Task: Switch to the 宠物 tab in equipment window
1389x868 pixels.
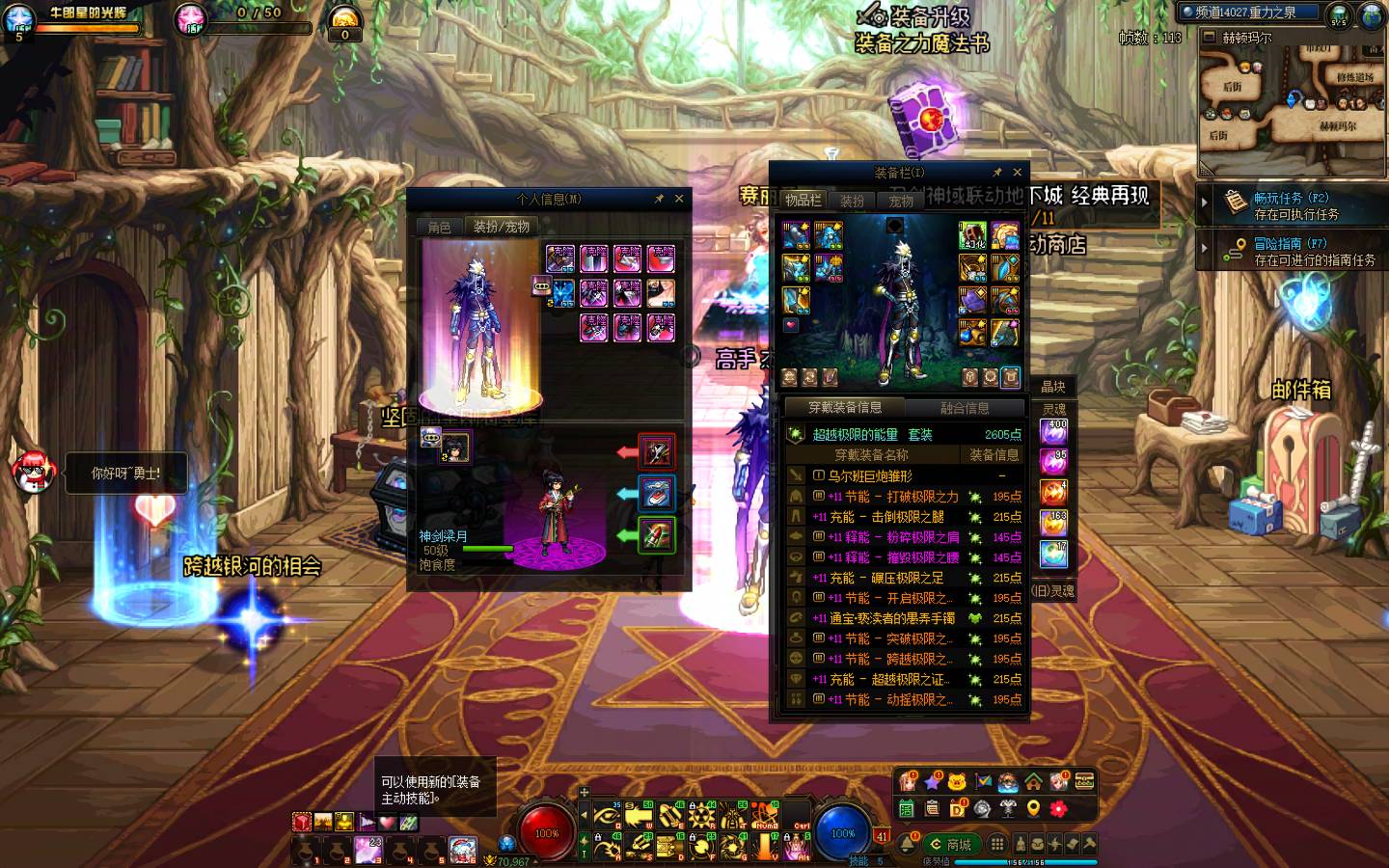Action: tap(901, 201)
